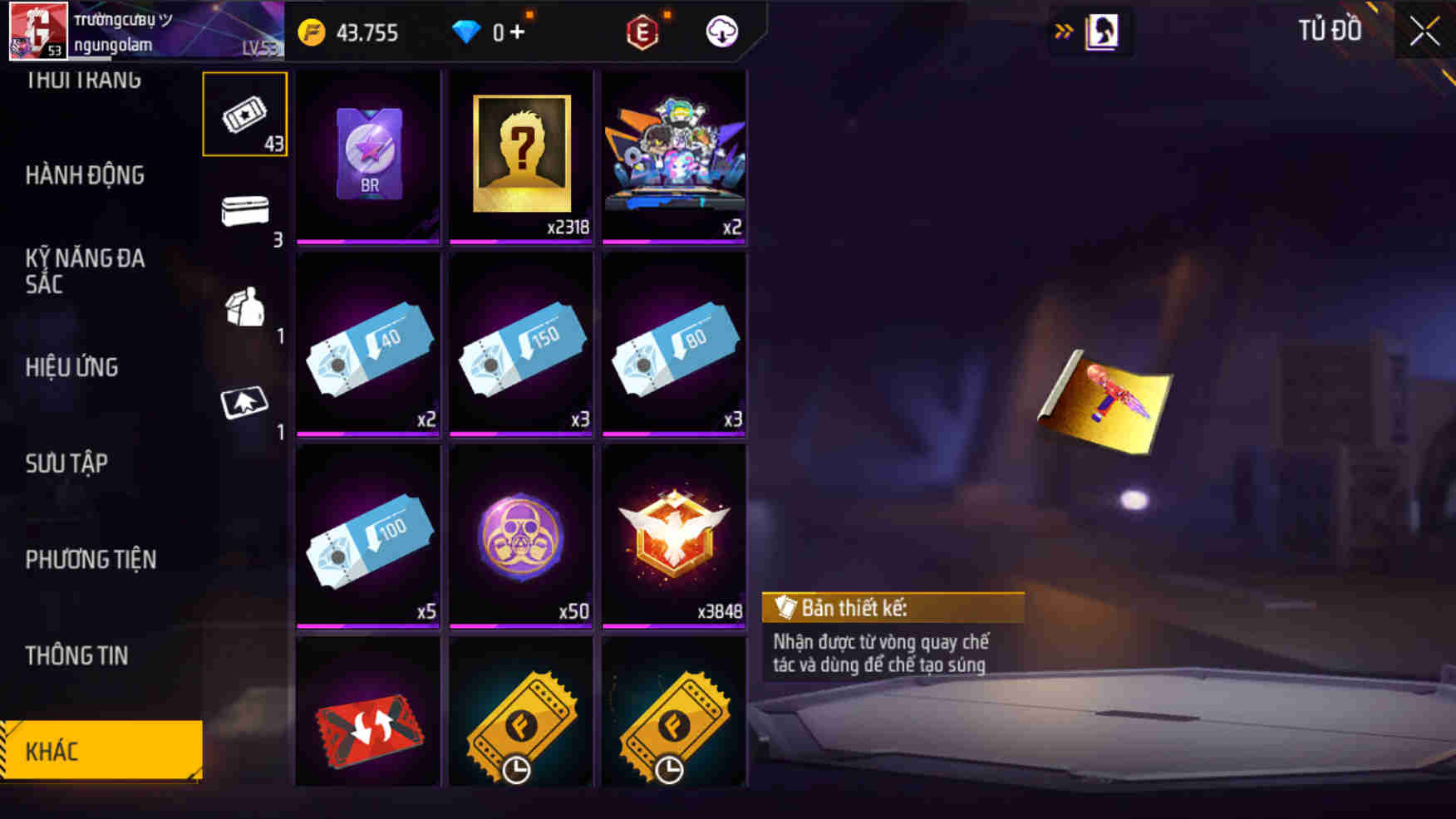Click the diamond currency icon
Image resolution: width=1456 pixels, height=819 pixels.
click(468, 33)
